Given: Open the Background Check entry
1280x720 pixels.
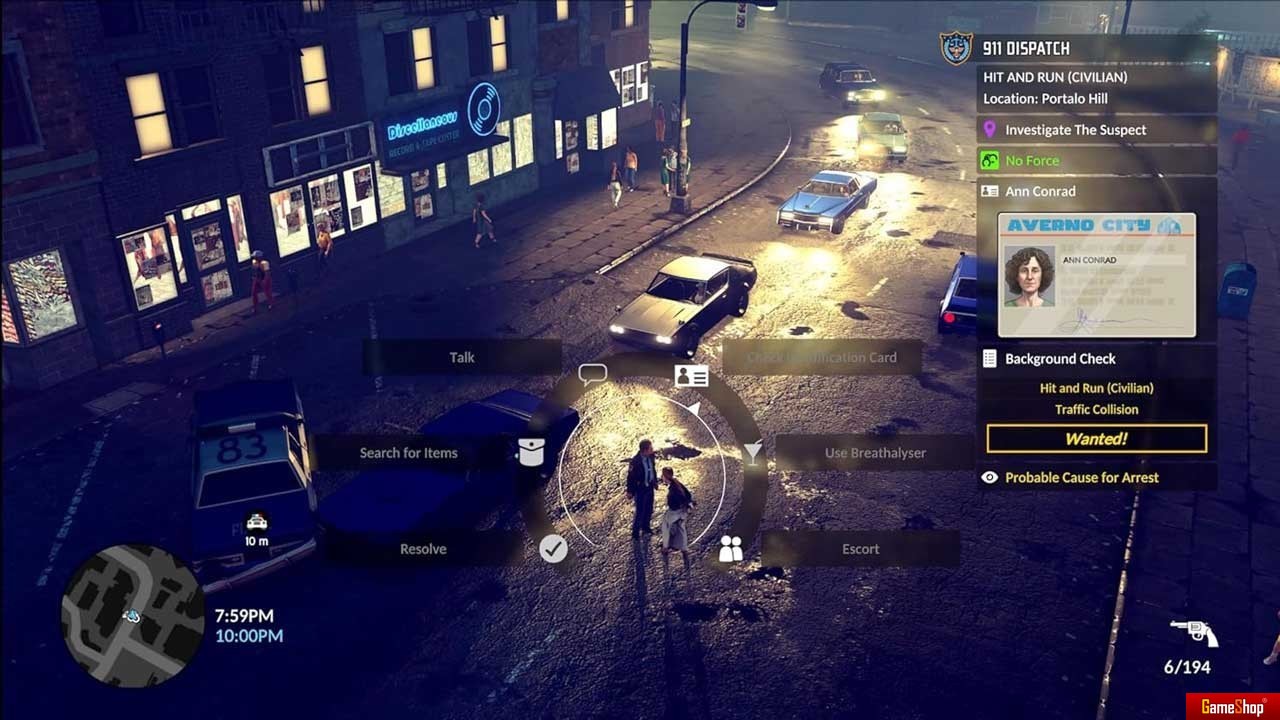Looking at the screenshot, I should tap(1060, 359).
